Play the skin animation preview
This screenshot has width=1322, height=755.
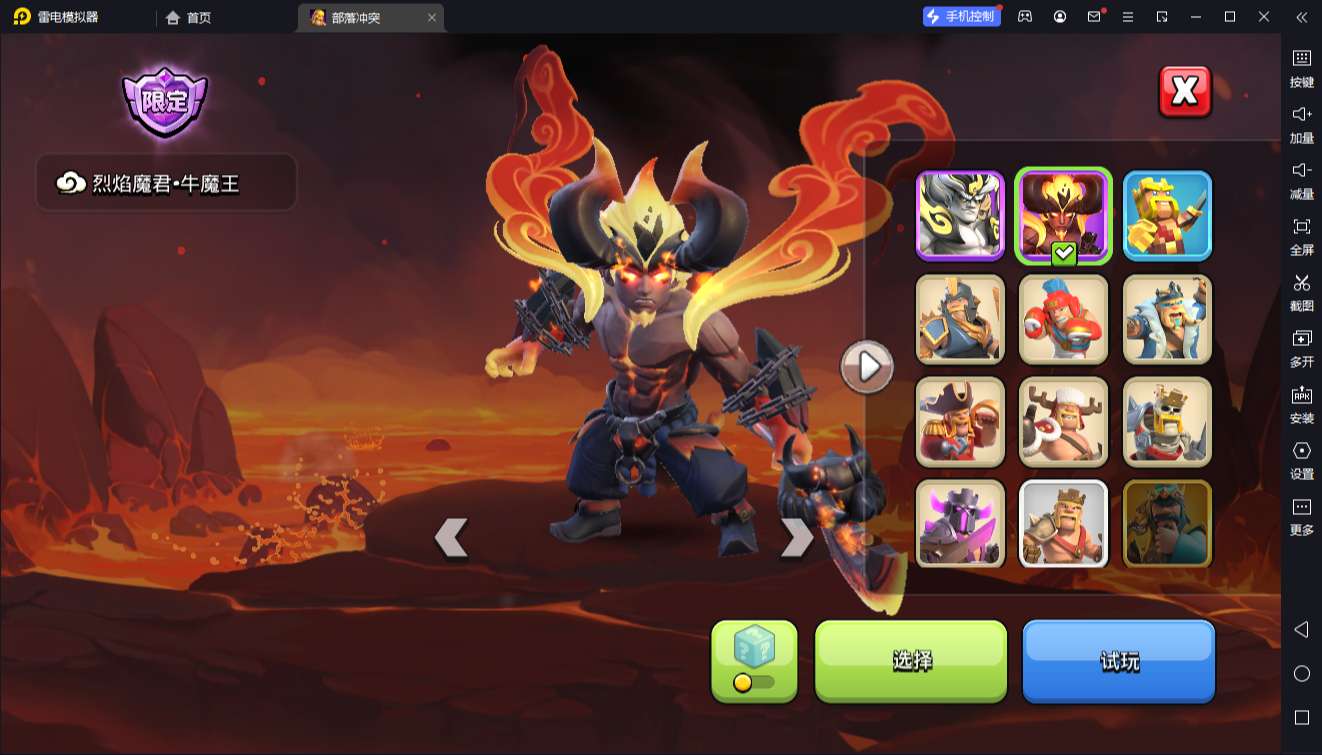pyautogui.click(x=867, y=367)
